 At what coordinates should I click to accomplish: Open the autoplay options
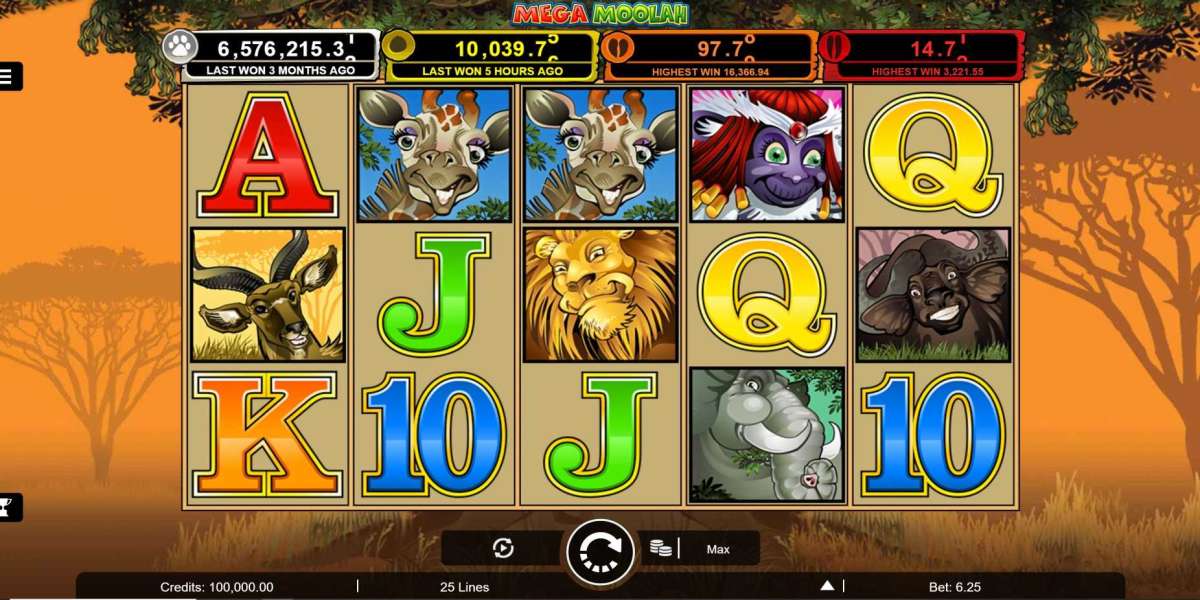503,548
